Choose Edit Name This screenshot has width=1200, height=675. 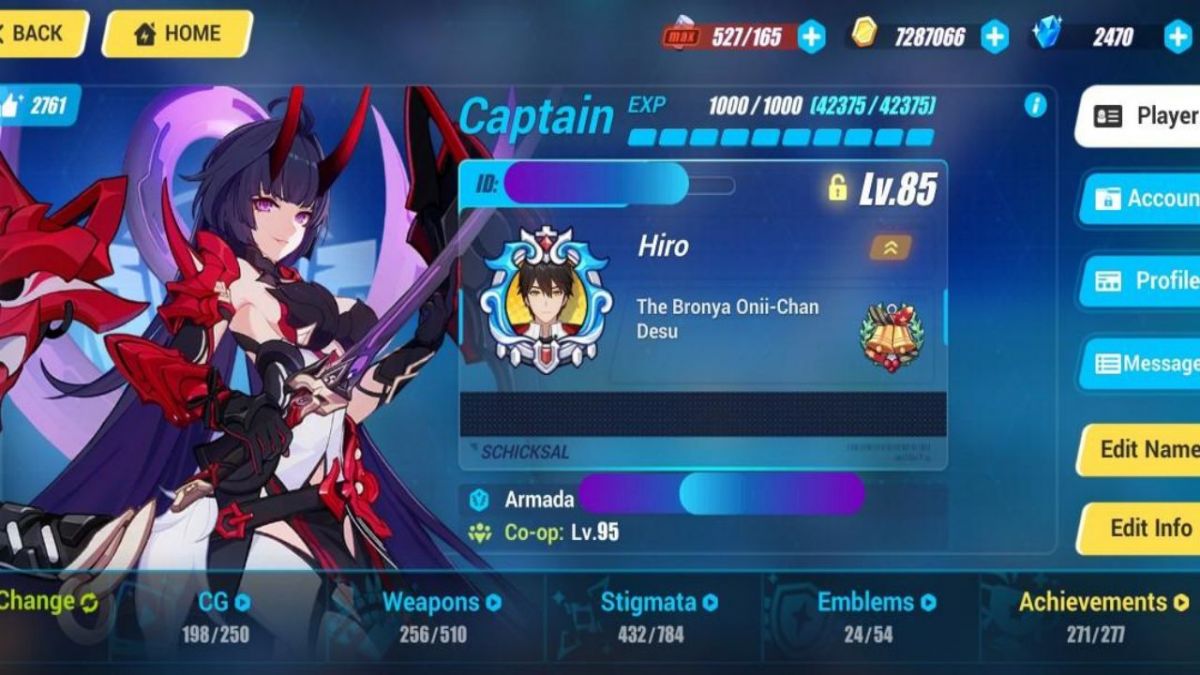click(x=1142, y=449)
